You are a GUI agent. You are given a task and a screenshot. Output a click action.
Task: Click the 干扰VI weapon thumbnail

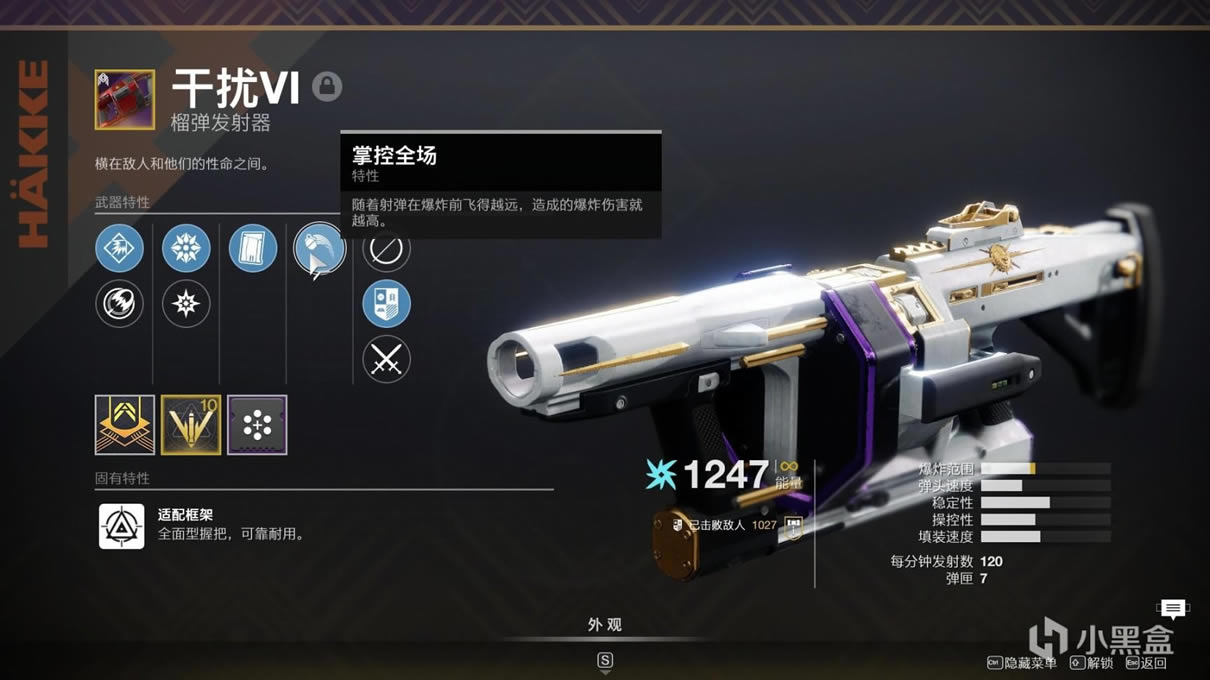pos(125,99)
